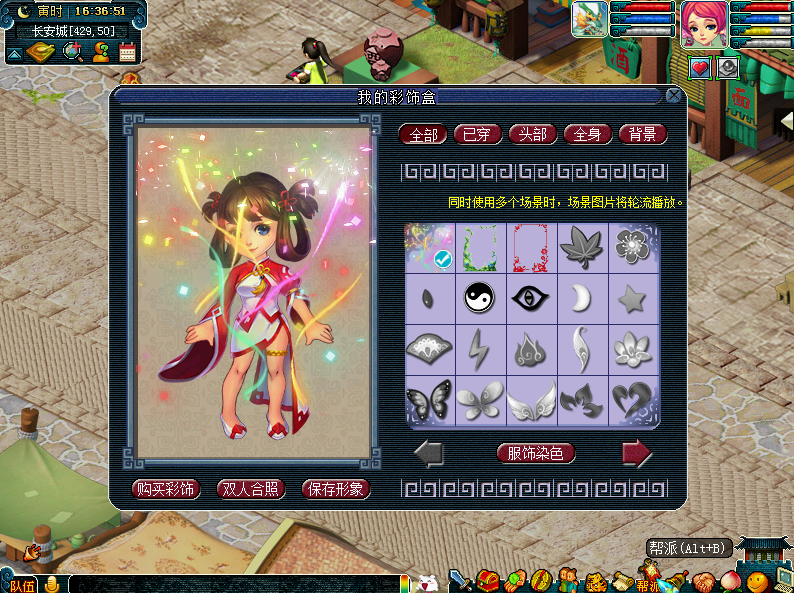Go to the next decoration page

[637, 454]
